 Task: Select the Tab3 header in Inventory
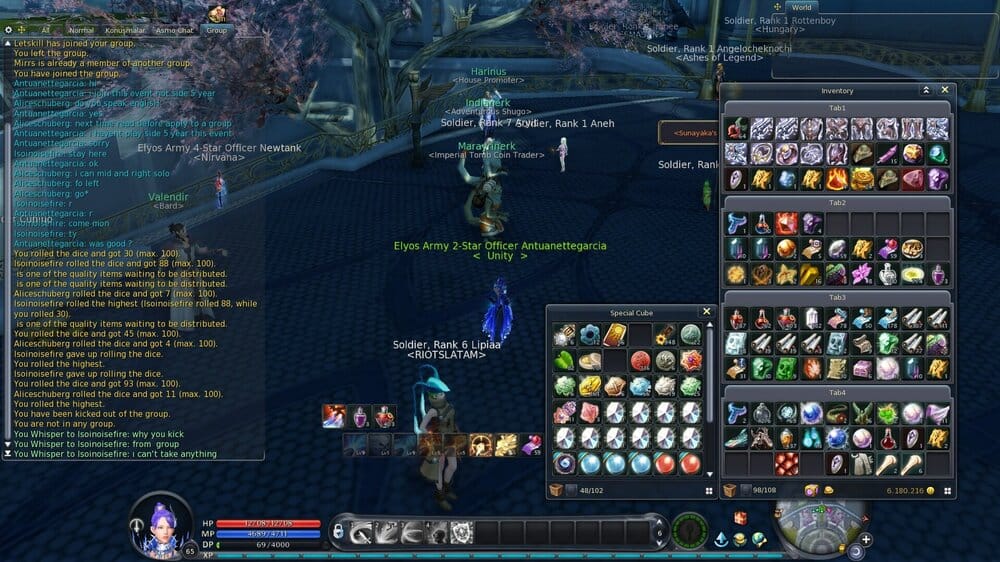coord(837,297)
